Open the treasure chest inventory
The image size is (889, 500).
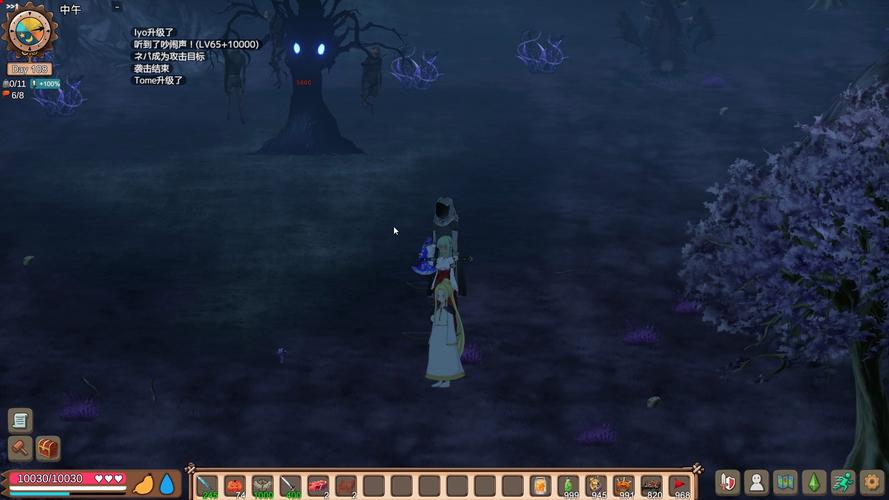[48, 448]
